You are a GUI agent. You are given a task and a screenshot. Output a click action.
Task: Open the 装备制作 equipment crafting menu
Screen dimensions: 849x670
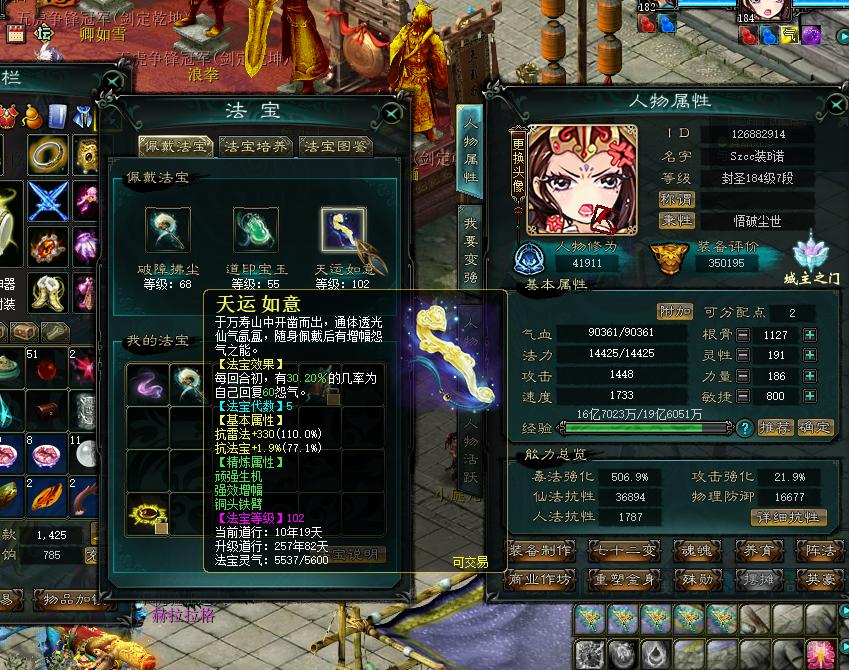coord(540,550)
